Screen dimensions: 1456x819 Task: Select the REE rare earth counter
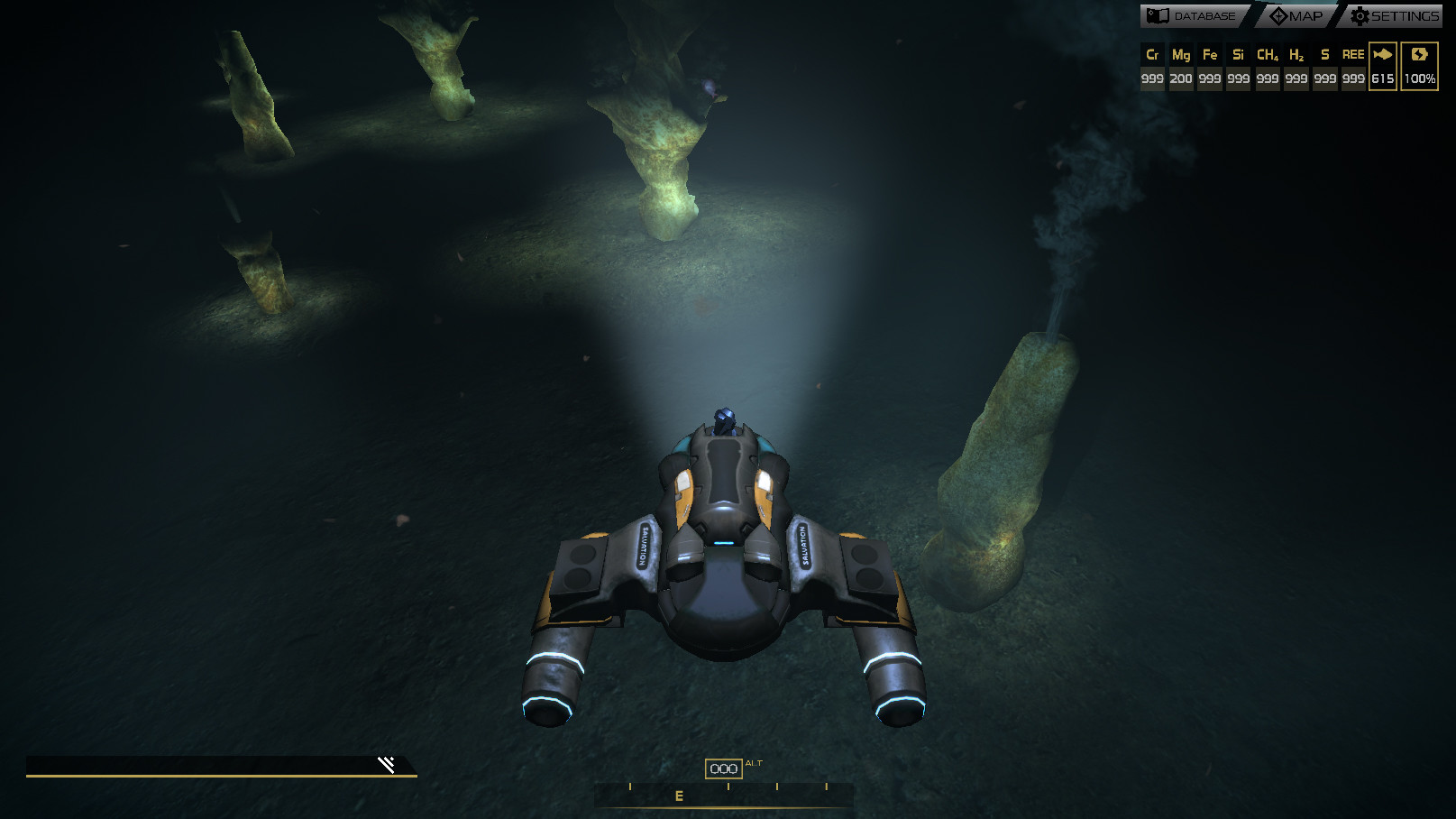(x=1353, y=54)
